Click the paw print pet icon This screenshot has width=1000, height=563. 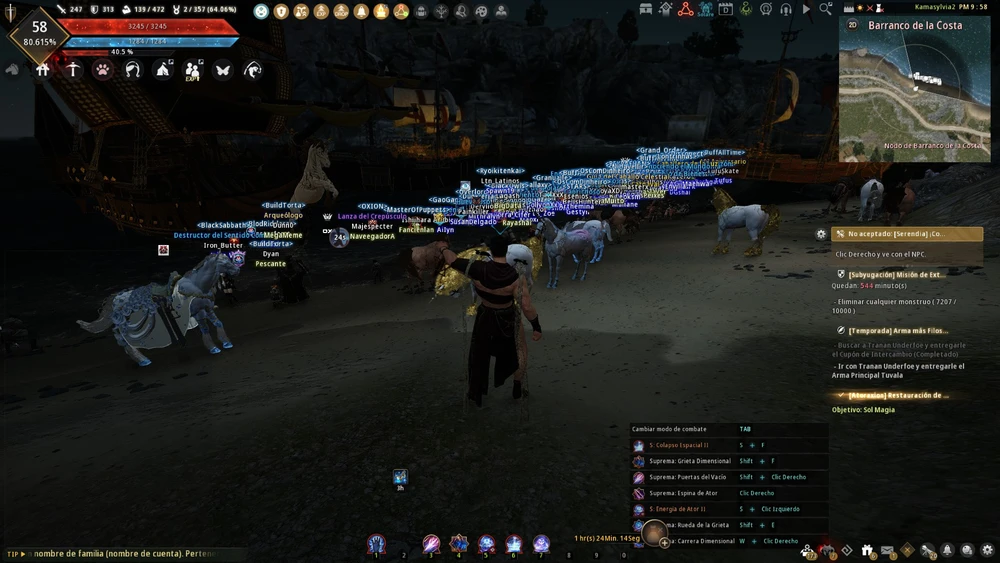(102, 70)
